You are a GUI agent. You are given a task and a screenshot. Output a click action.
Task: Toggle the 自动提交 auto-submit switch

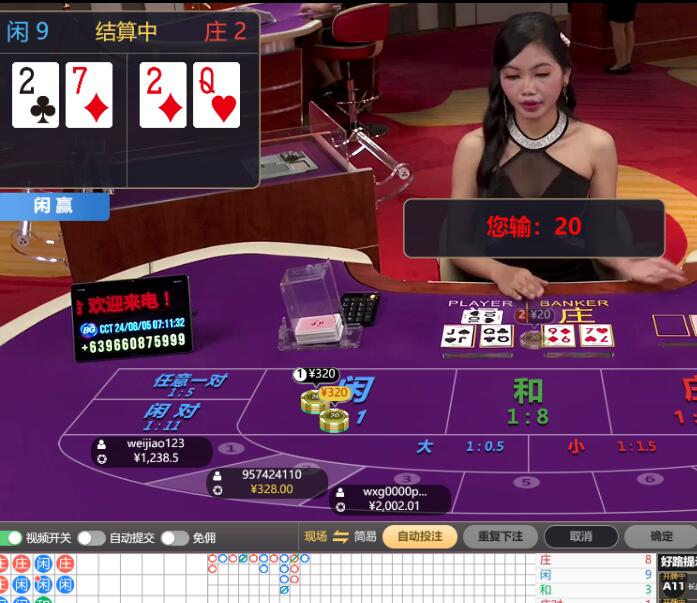click(x=91, y=538)
